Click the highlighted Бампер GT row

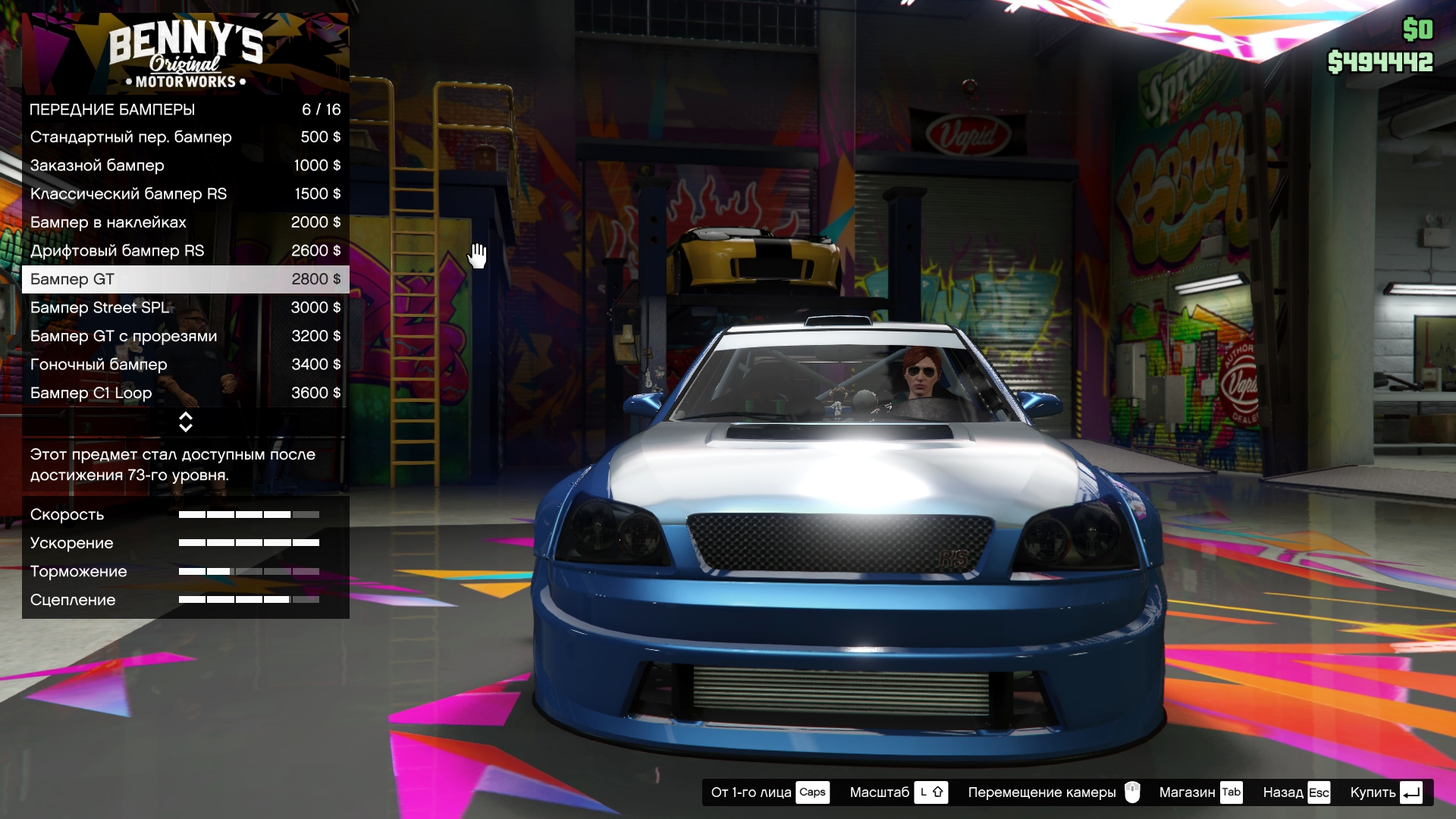pyautogui.click(x=185, y=279)
